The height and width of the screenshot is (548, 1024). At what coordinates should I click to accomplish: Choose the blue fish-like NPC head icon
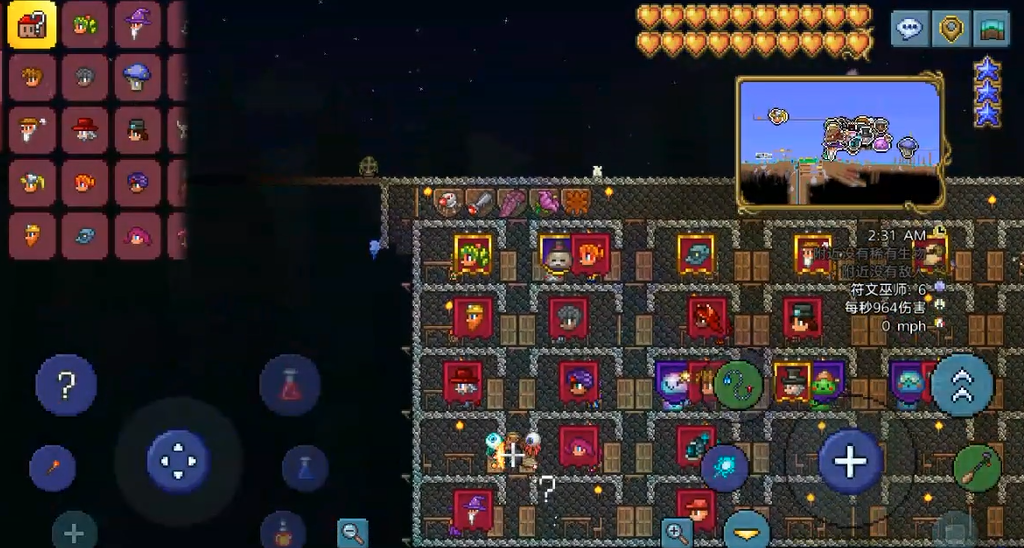[x=85, y=236]
